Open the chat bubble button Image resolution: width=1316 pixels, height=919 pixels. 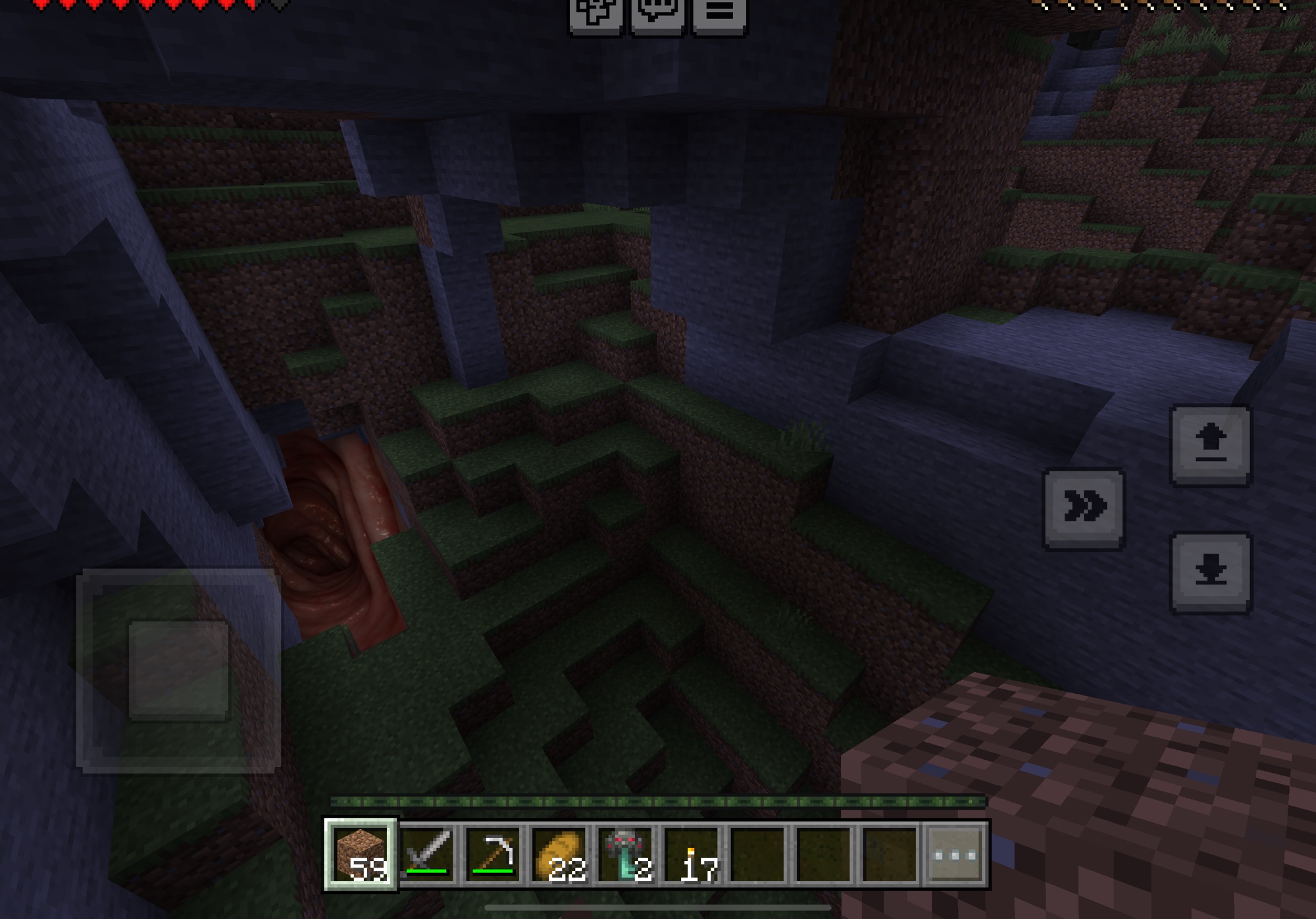point(657,13)
